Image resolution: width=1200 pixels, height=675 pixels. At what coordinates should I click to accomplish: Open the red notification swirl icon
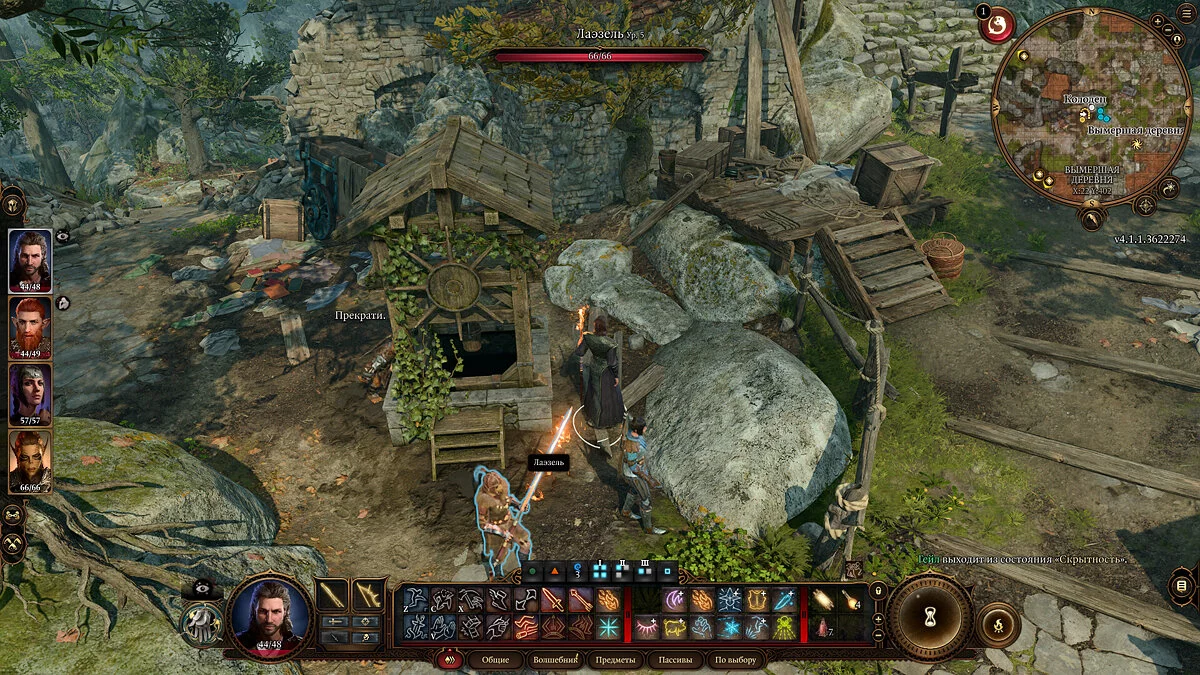(x=997, y=24)
